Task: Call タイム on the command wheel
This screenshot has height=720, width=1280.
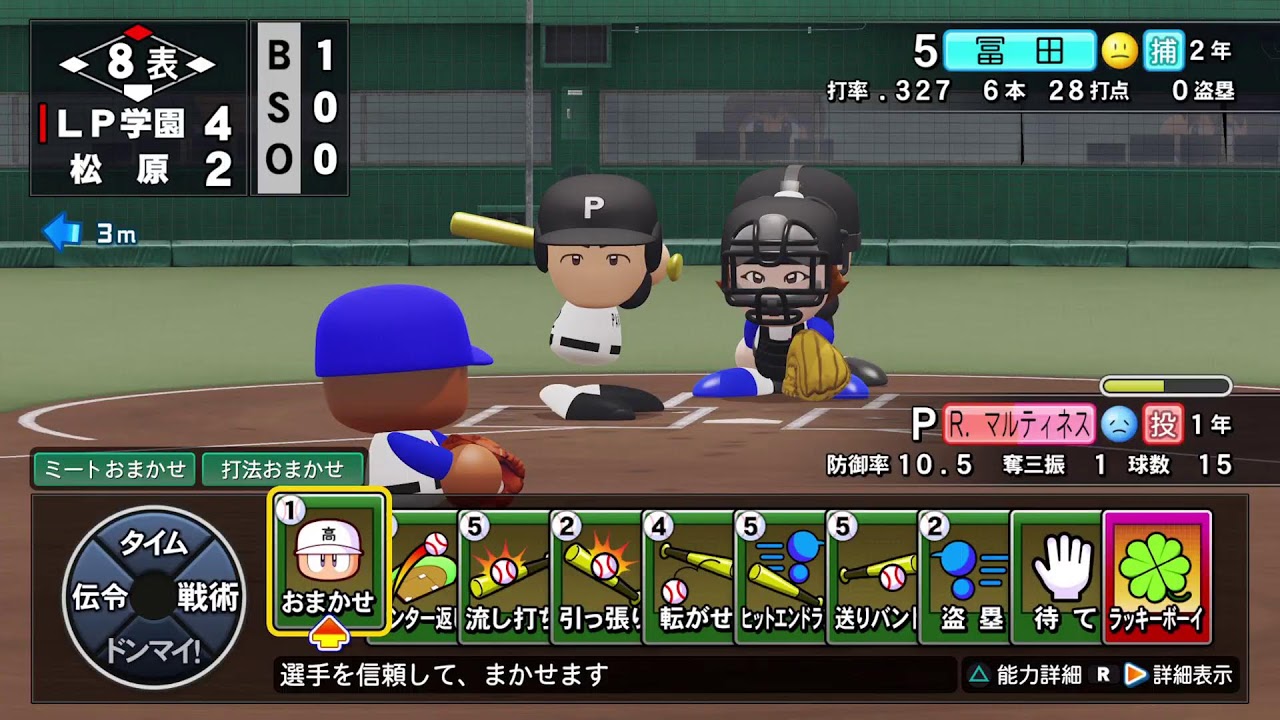Action: pos(154,544)
